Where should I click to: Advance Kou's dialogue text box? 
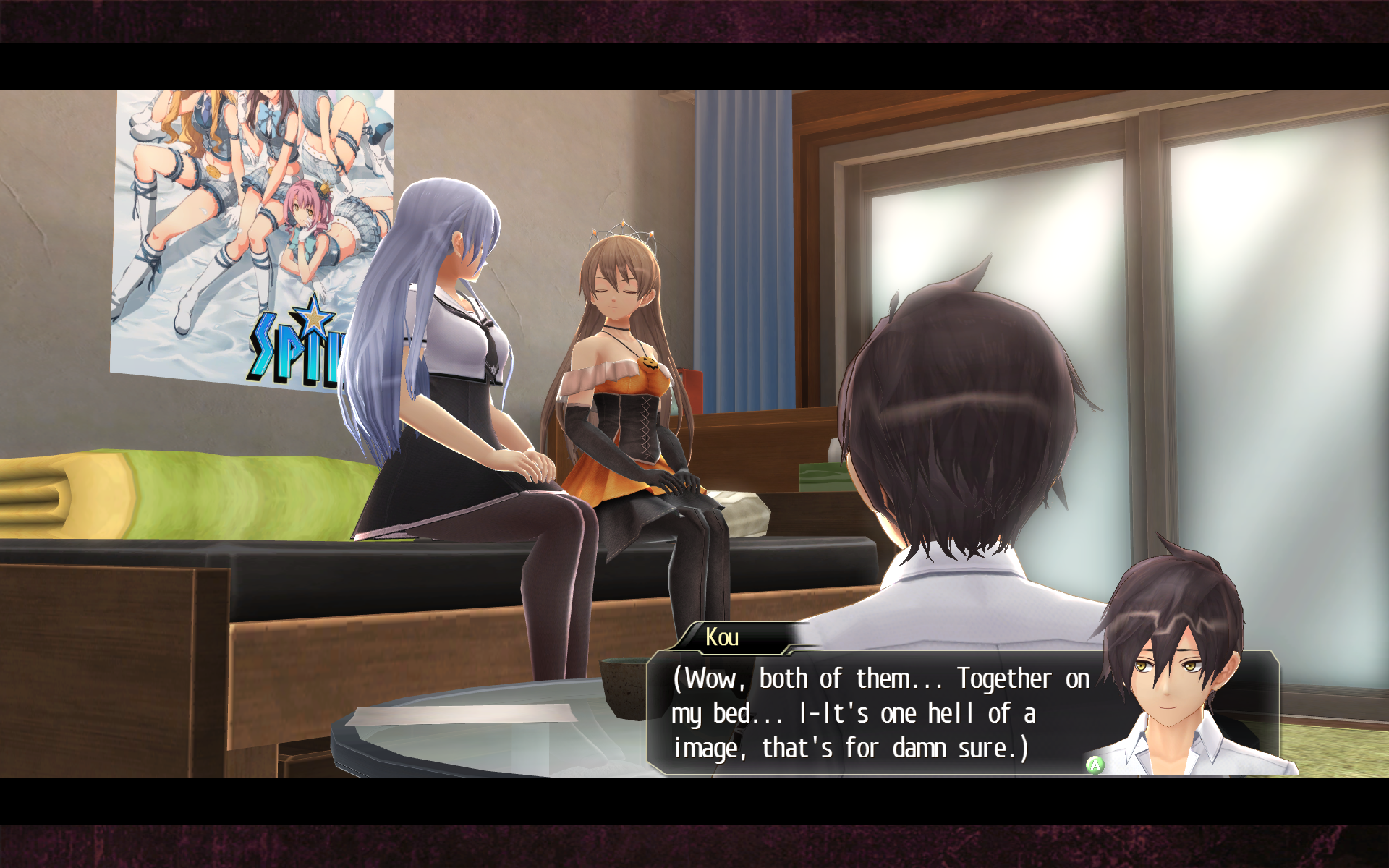coord(1095,765)
